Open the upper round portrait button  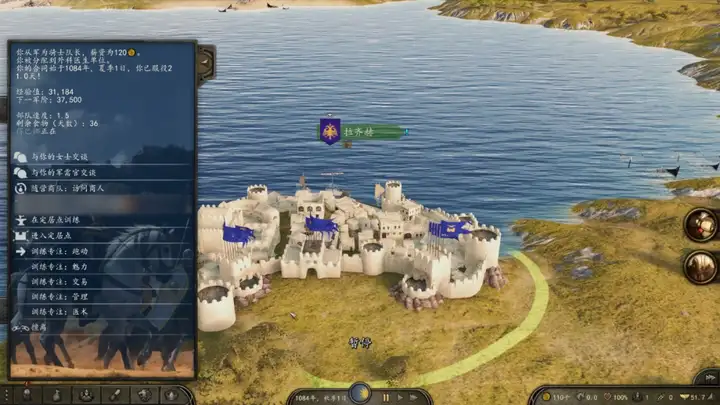[x=700, y=224]
